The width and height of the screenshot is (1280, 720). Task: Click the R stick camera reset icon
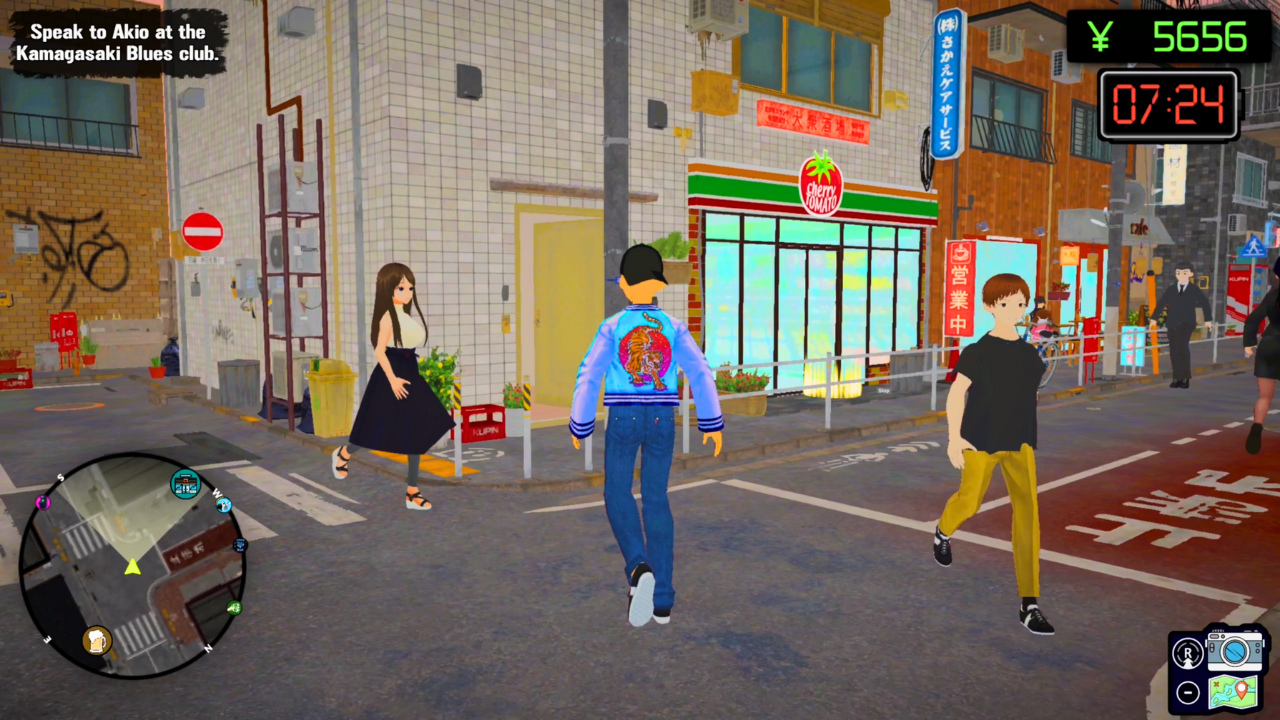(x=1188, y=653)
